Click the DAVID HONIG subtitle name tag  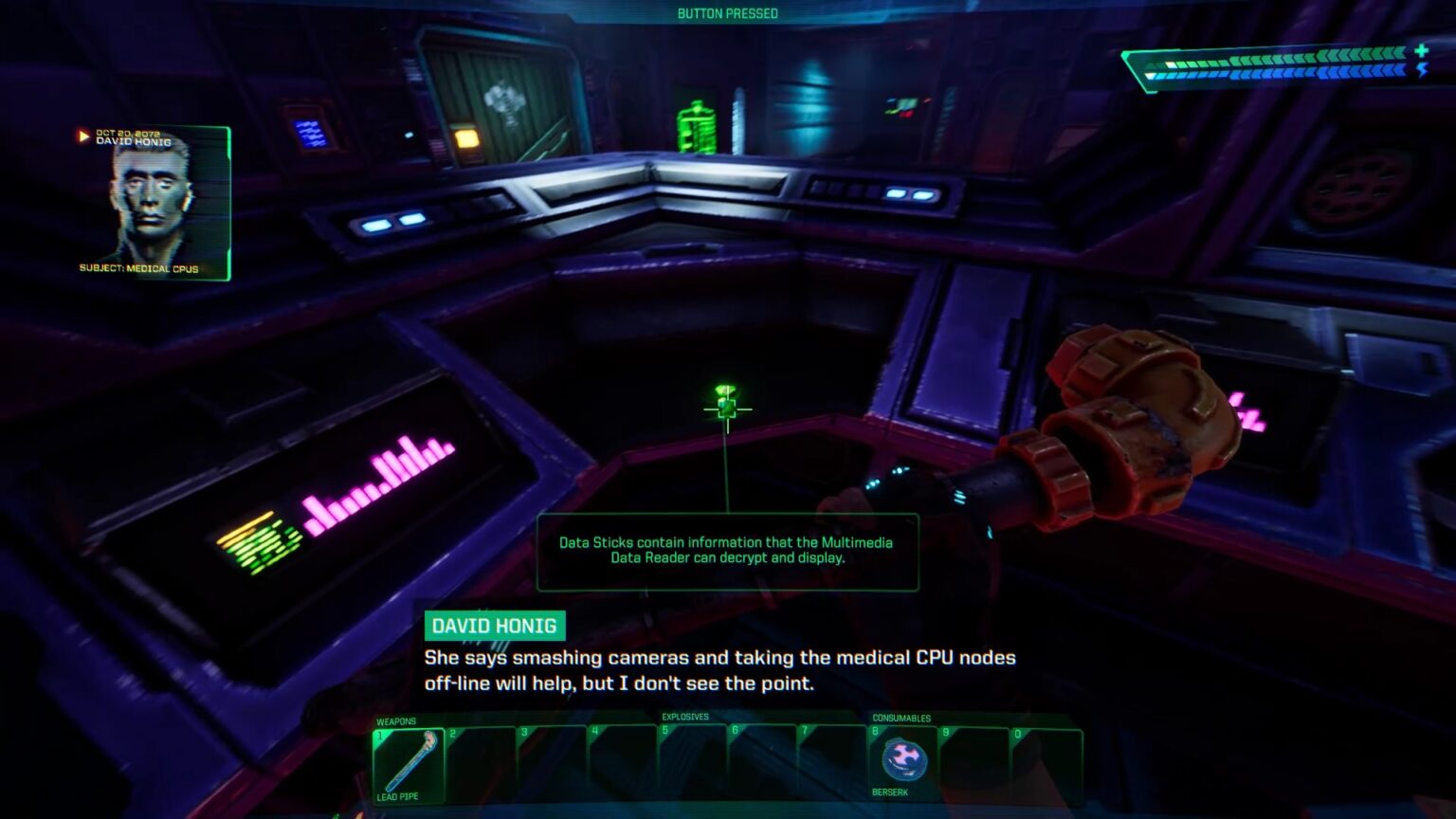(x=496, y=626)
